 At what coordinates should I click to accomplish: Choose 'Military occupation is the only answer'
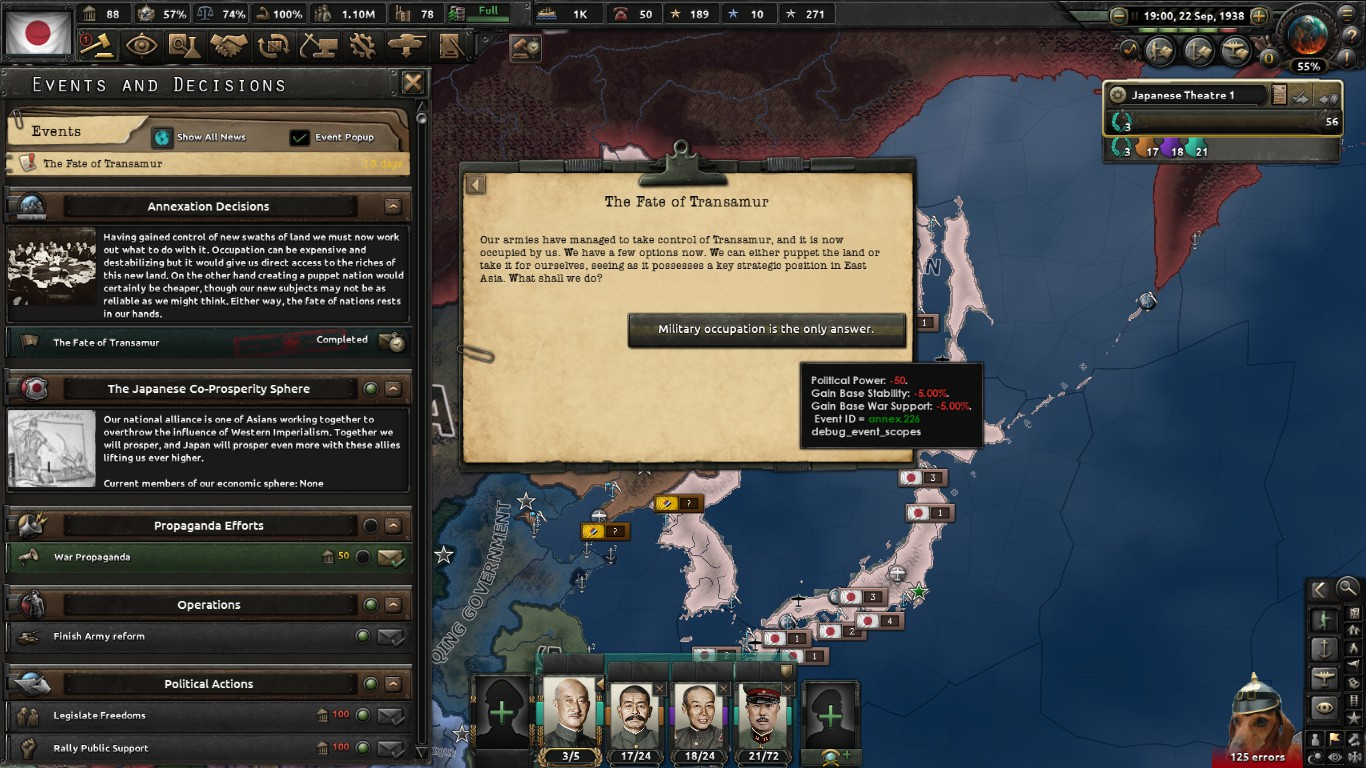[767, 329]
